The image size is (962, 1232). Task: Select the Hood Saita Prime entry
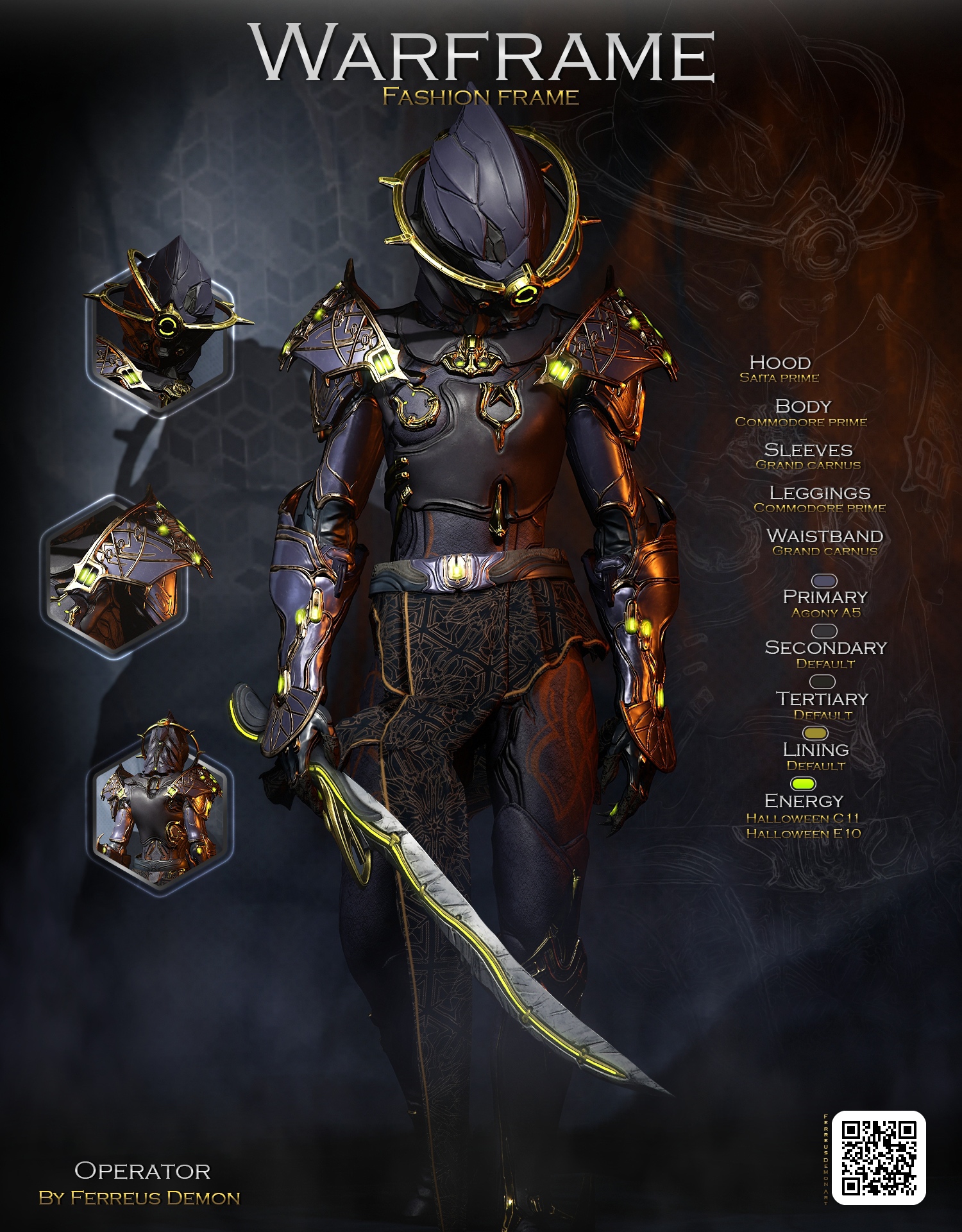(x=779, y=369)
